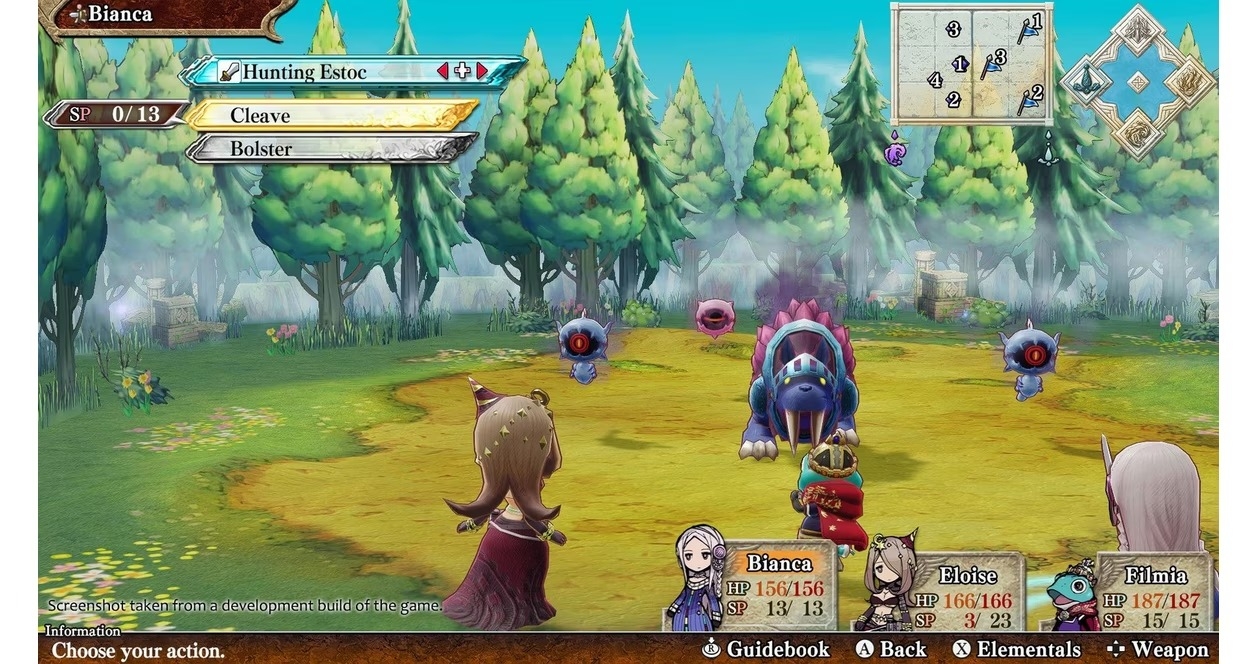This screenshot has height=664, width=1256.
Task: Open the Elementals menu
Action: pos(1016,649)
